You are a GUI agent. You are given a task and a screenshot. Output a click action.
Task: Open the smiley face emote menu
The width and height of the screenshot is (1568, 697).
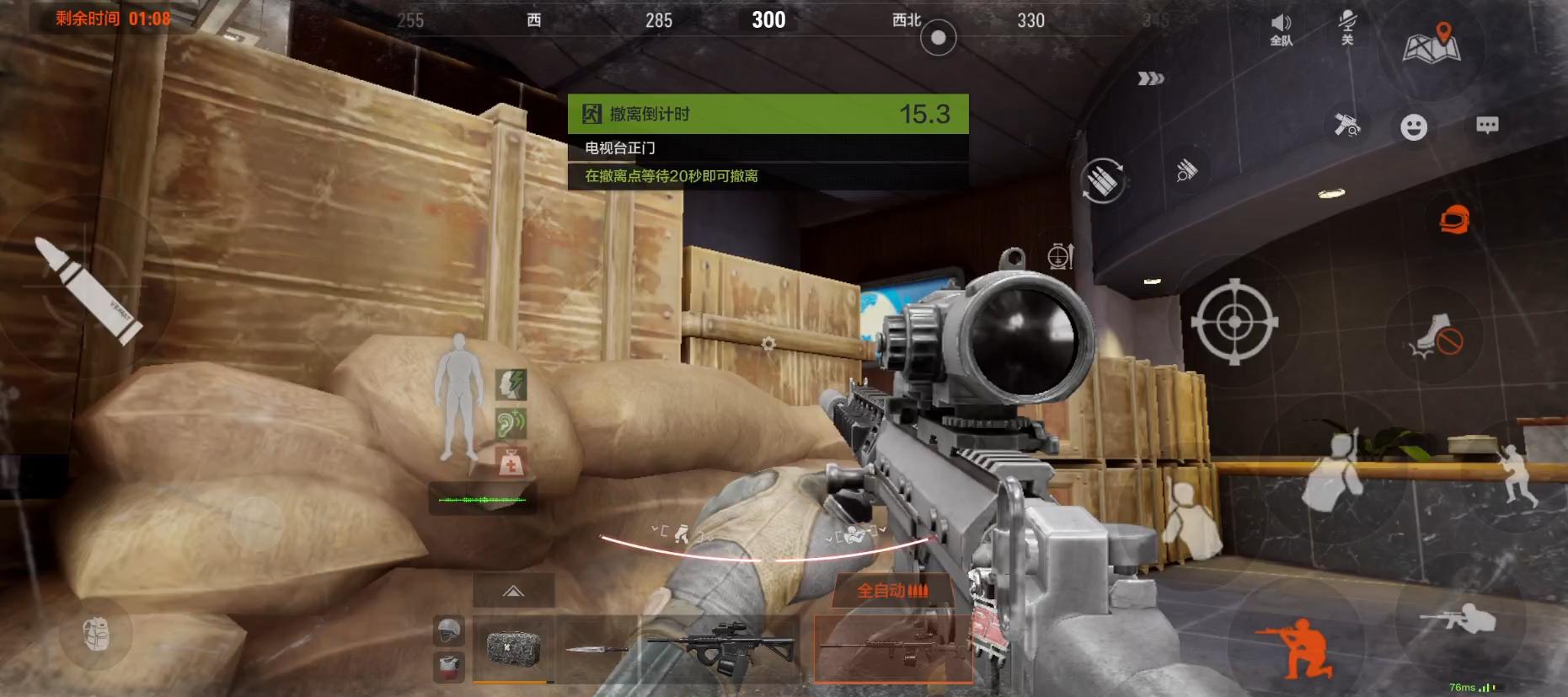(1414, 127)
